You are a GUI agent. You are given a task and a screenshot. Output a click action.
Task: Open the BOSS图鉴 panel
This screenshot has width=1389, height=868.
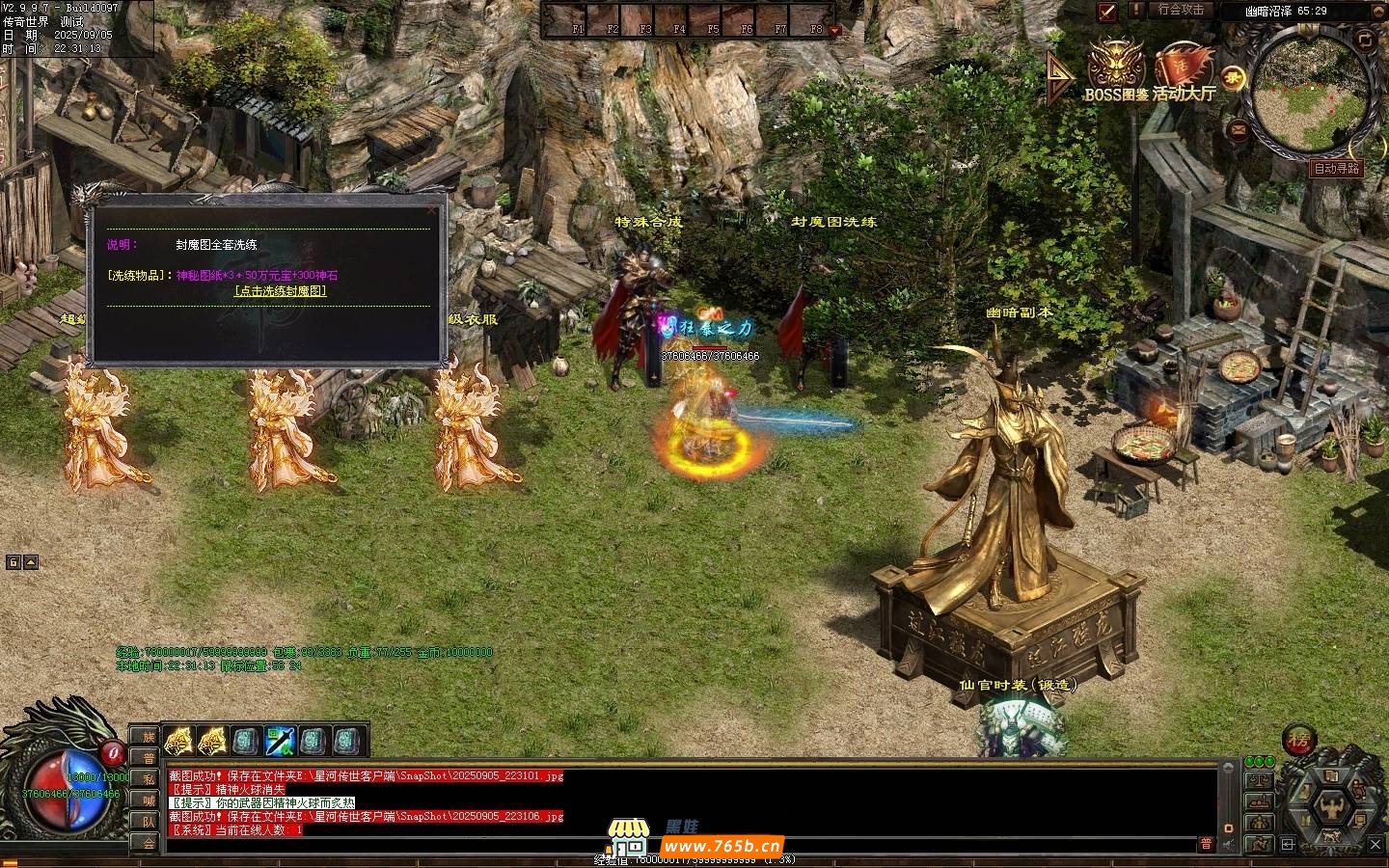pos(1117,68)
